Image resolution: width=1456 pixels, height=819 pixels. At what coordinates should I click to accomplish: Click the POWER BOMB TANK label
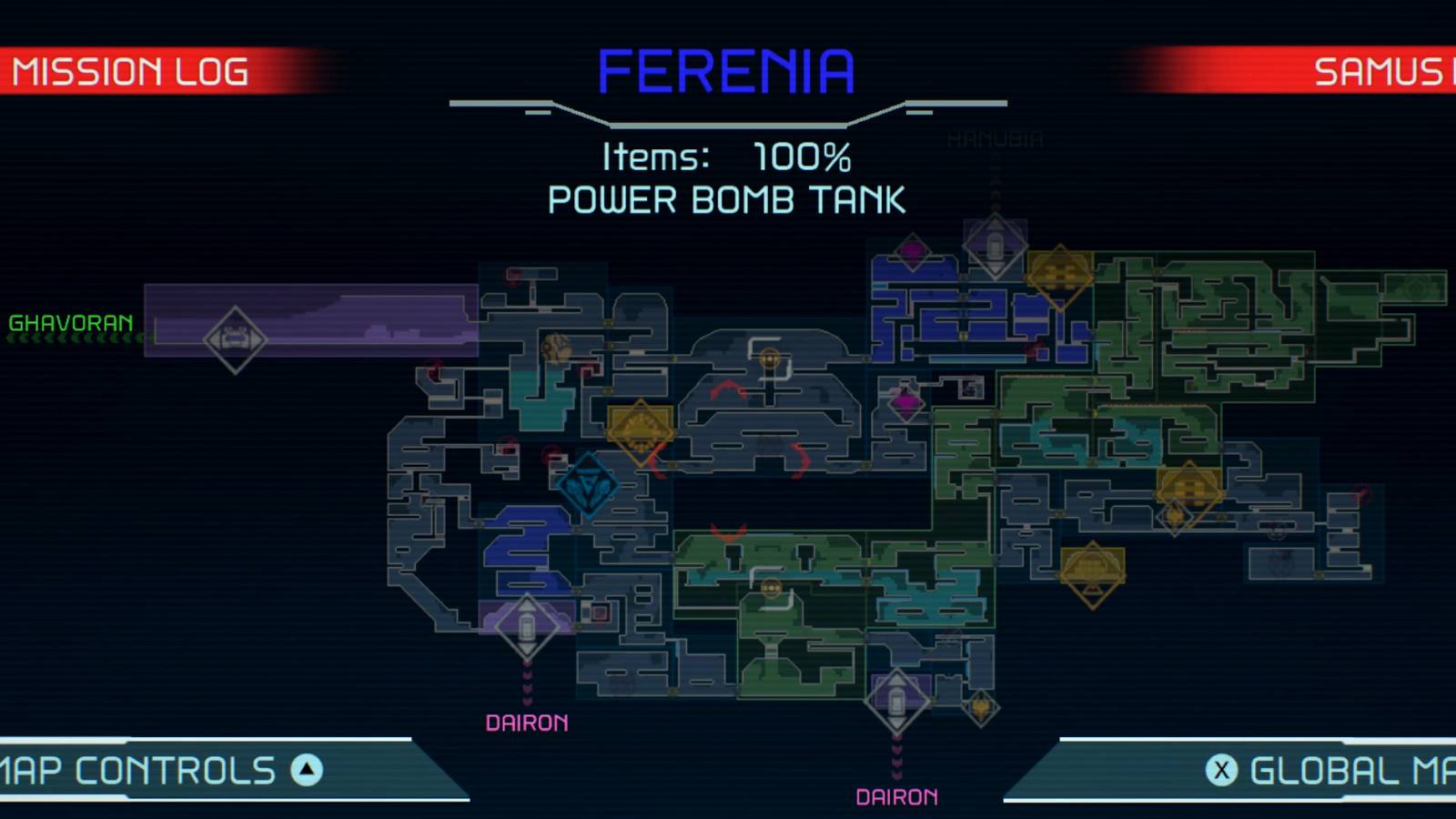click(x=726, y=198)
